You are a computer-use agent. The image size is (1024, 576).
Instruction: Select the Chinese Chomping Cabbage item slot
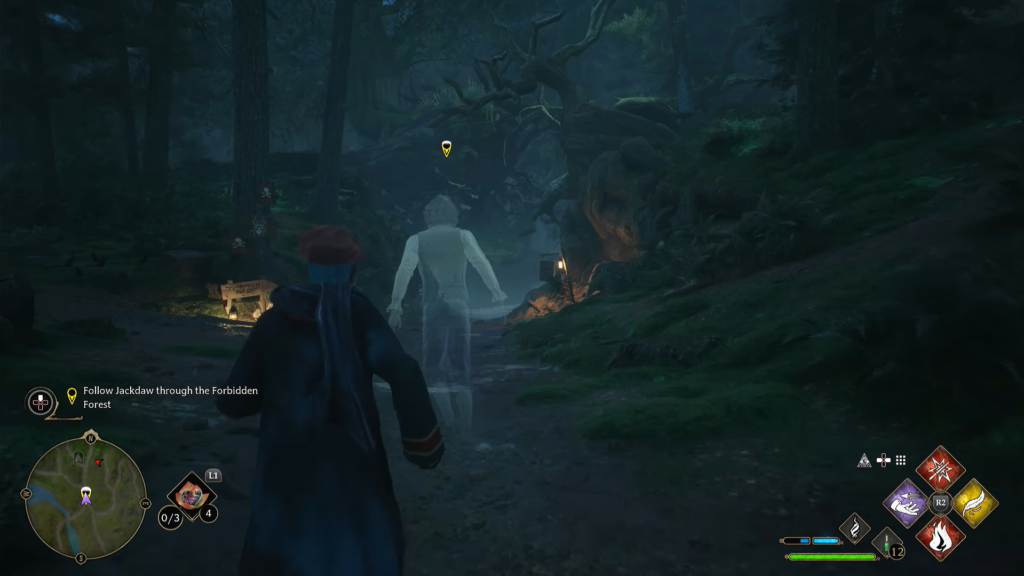(x=191, y=493)
